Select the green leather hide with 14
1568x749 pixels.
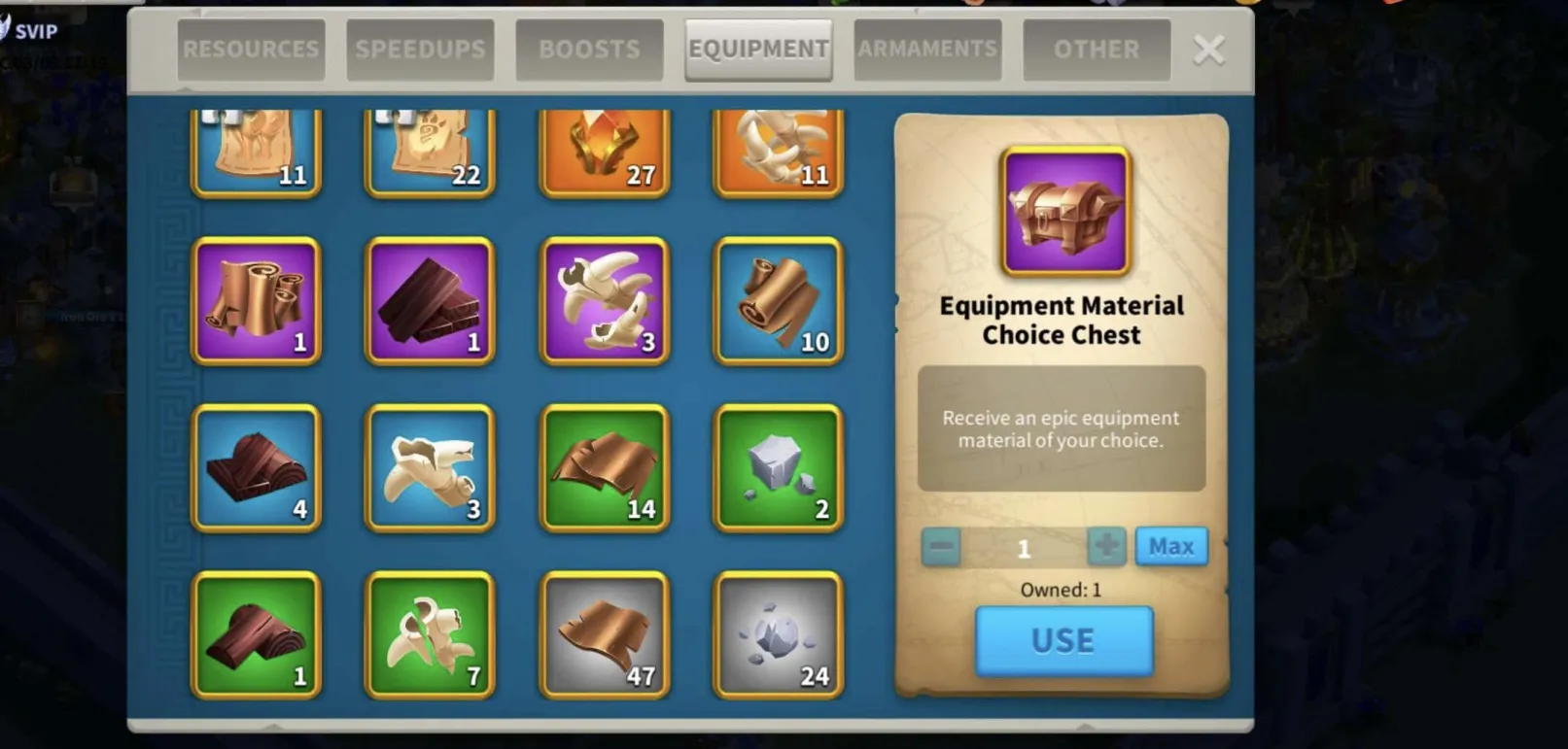[604, 468]
